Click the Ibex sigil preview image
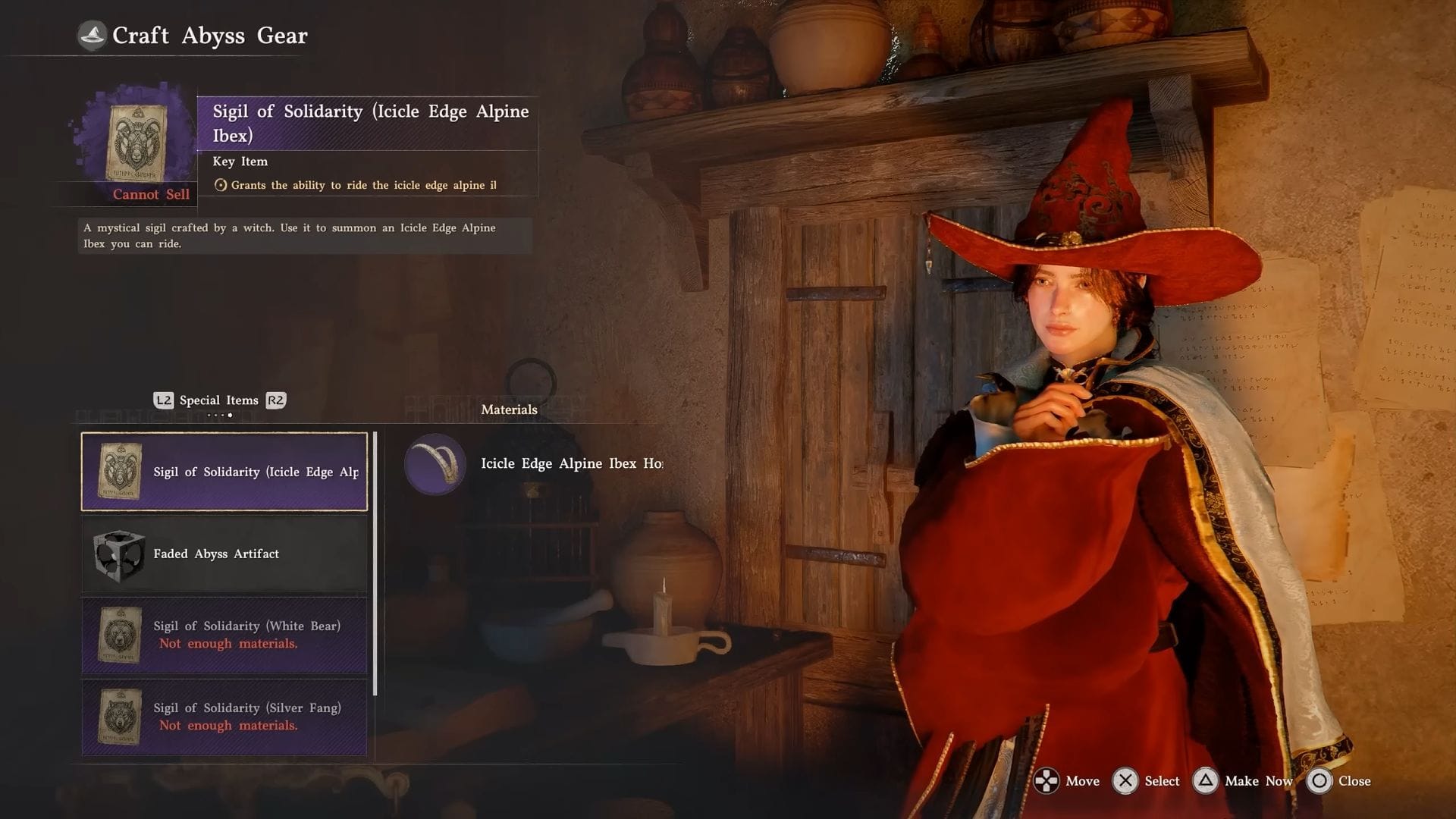Screen dimensions: 1456x819 [x=136, y=143]
